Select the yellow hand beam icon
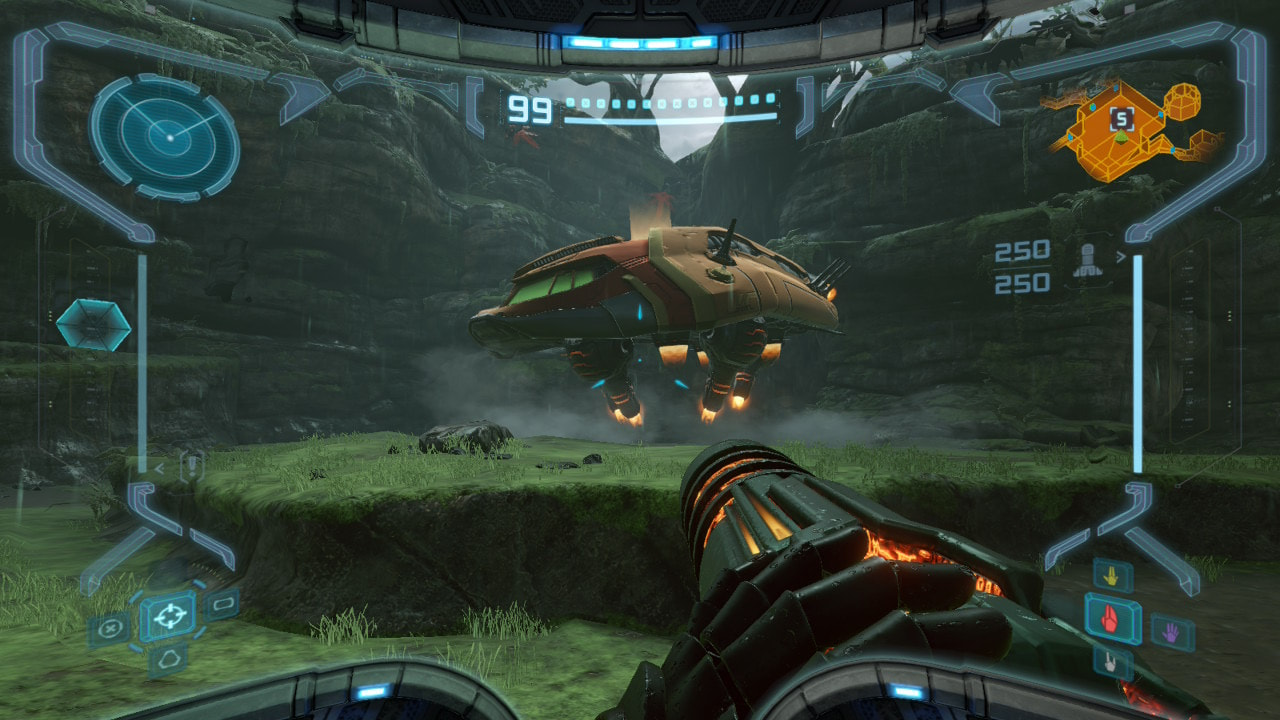This screenshot has width=1280, height=720. (1112, 575)
